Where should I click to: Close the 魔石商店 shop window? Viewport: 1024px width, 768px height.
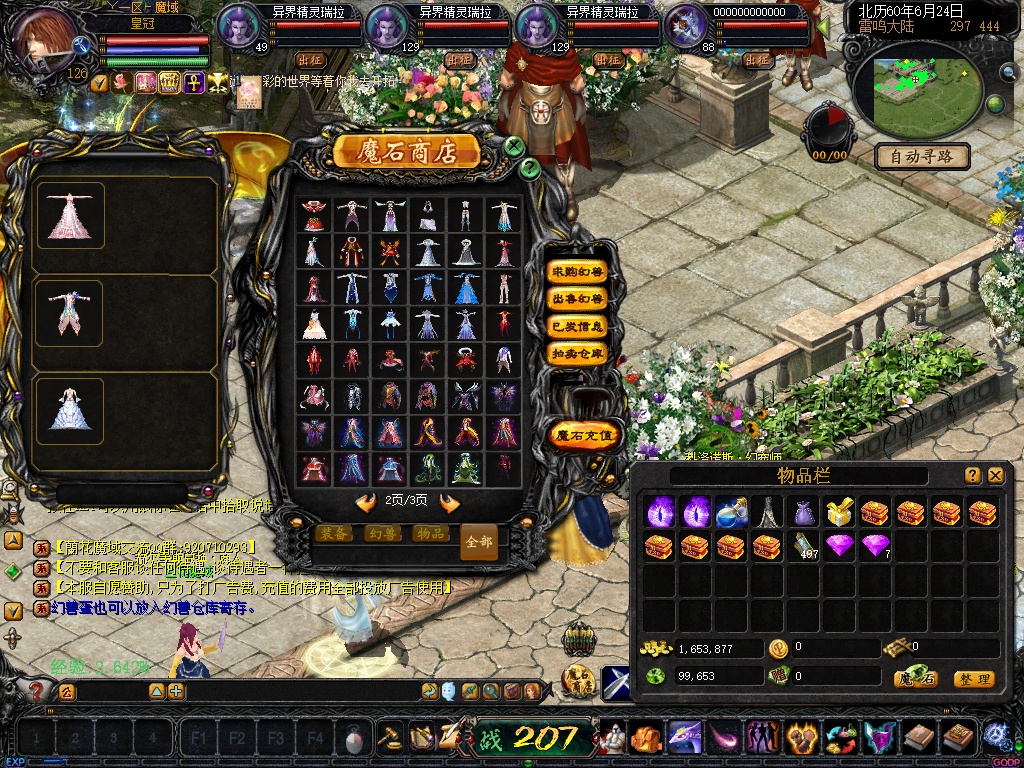click(514, 146)
